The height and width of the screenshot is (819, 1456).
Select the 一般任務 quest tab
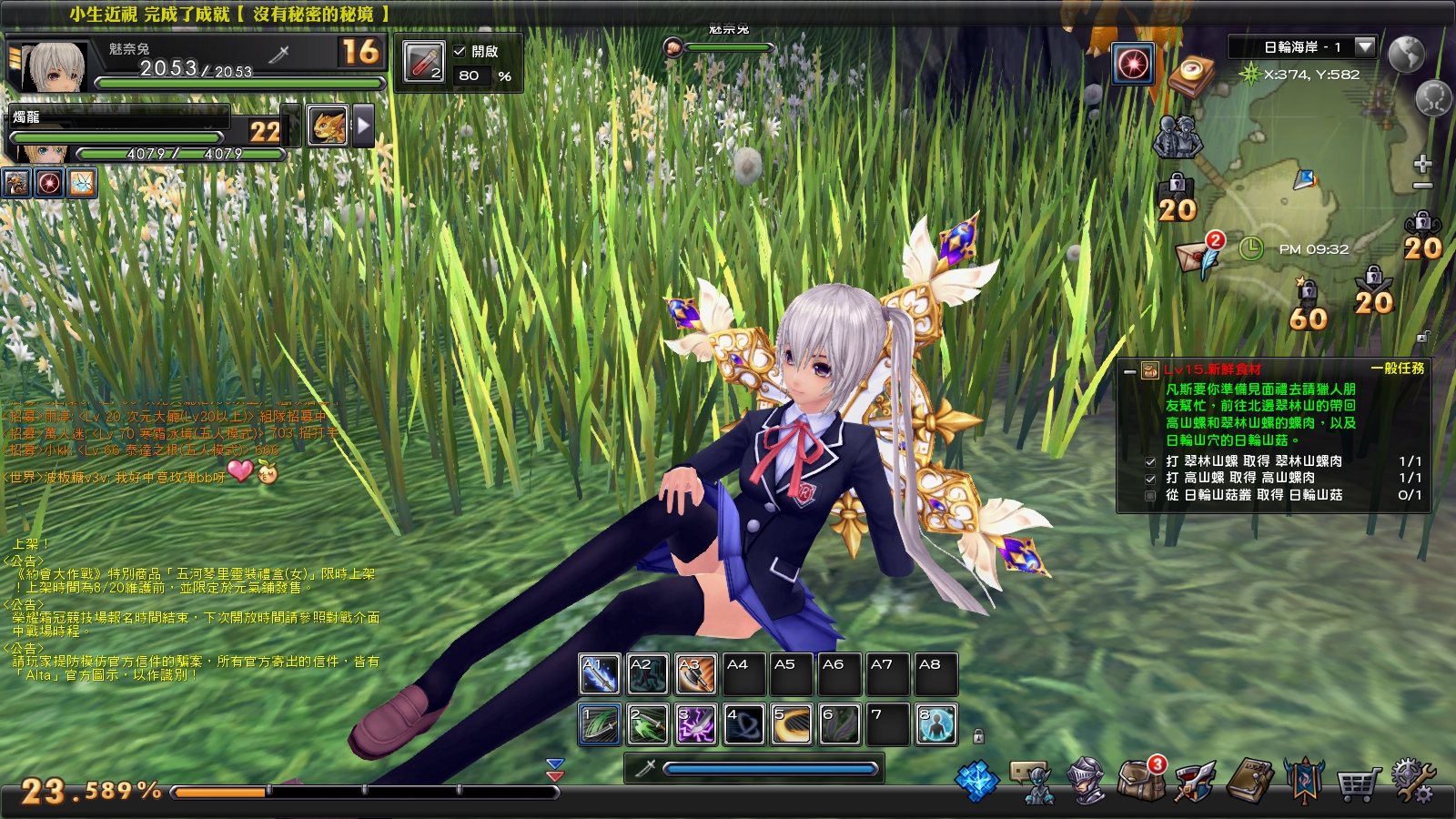click(1399, 369)
